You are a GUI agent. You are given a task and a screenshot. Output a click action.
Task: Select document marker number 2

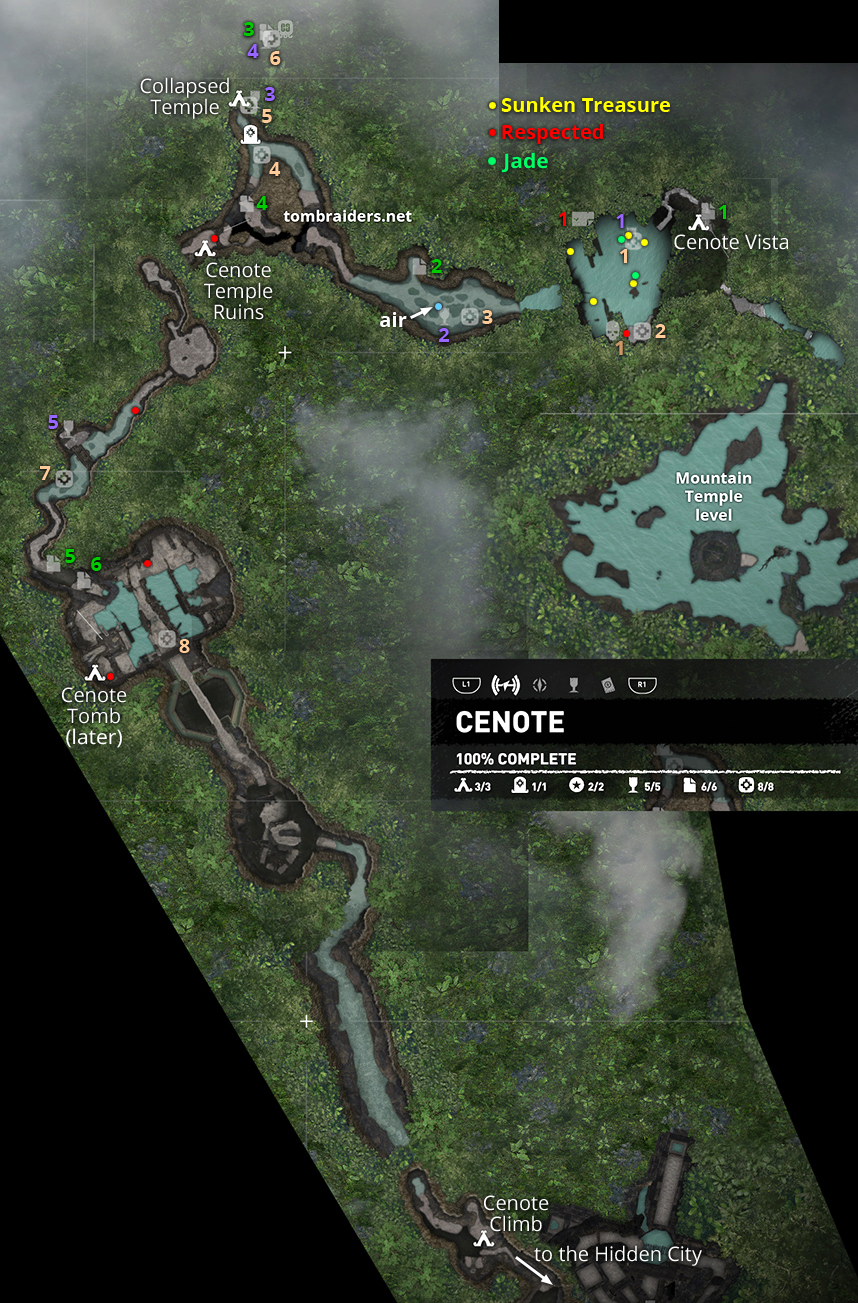418,266
